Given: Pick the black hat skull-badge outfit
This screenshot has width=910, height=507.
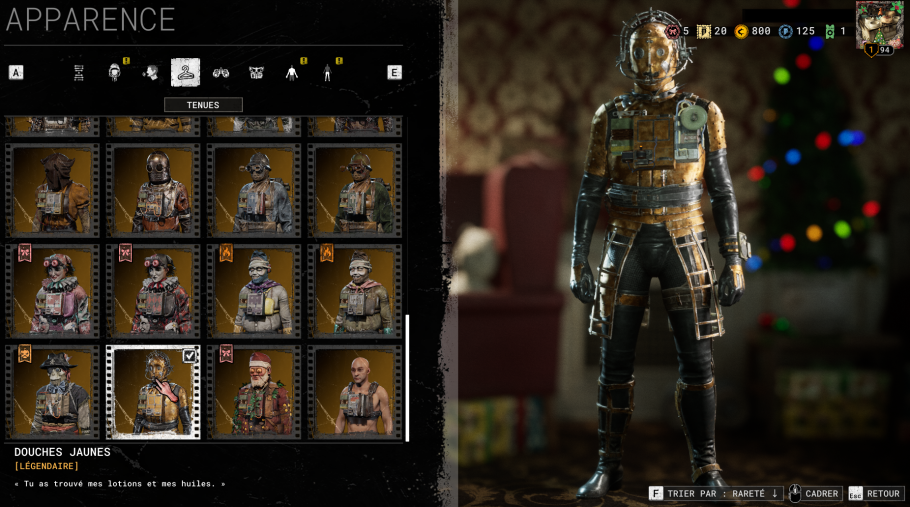Looking at the screenshot, I should 52,392.
